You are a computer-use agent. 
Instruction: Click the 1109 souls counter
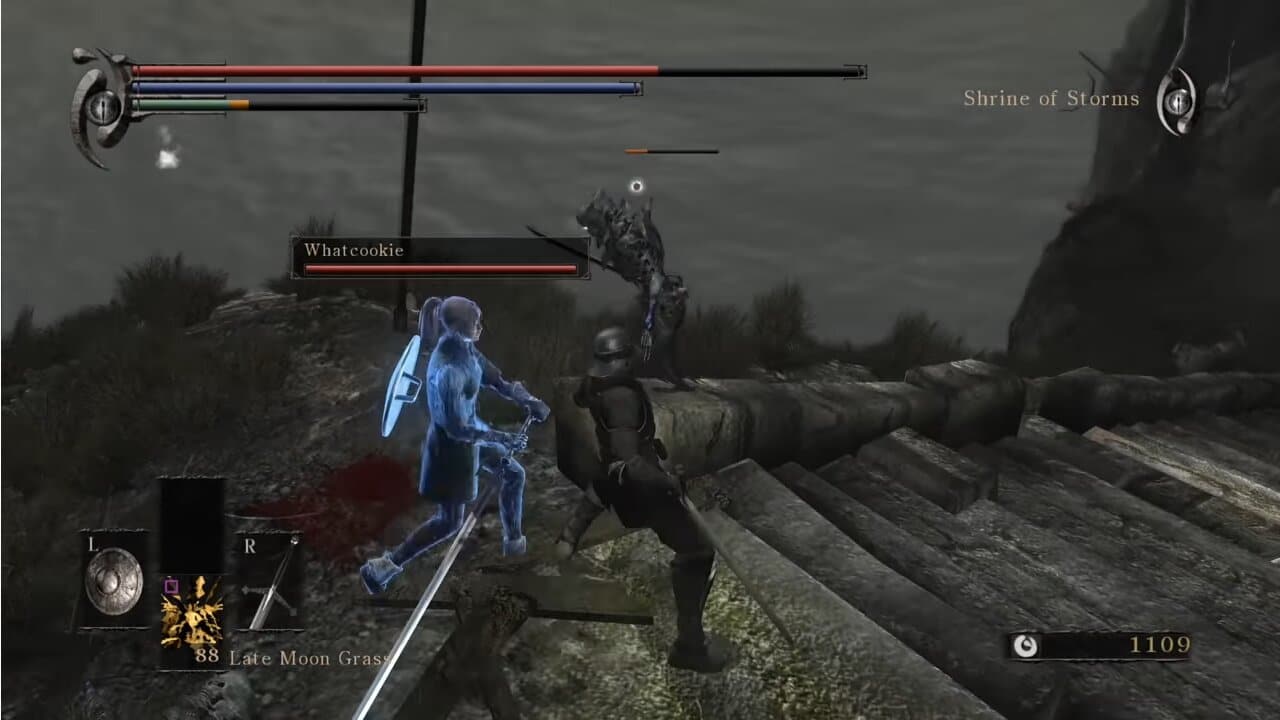point(1163,643)
